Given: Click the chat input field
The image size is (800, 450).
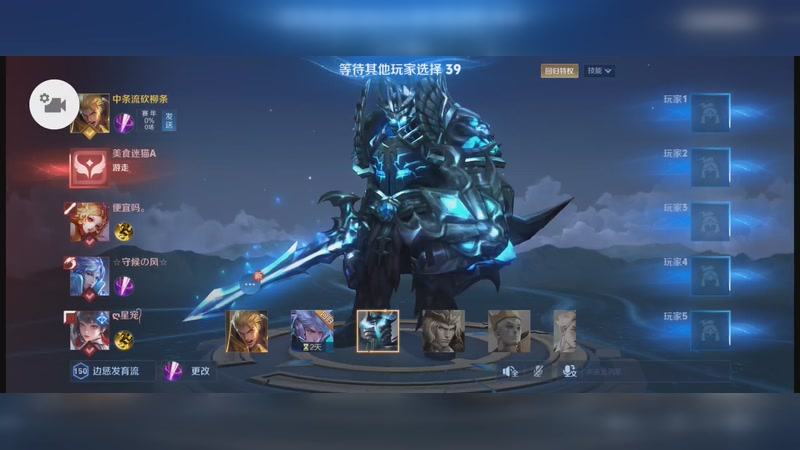Looking at the screenshot, I should point(650,371).
